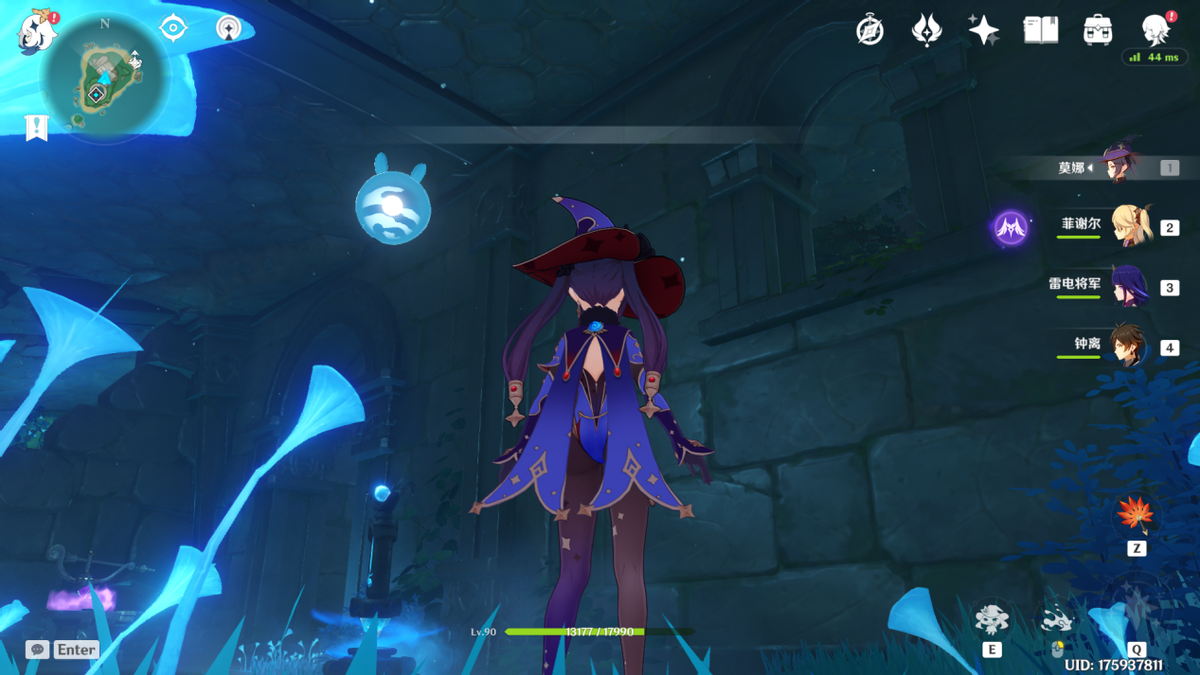
Task: Select party member 莫娜
Action: click(x=1119, y=166)
